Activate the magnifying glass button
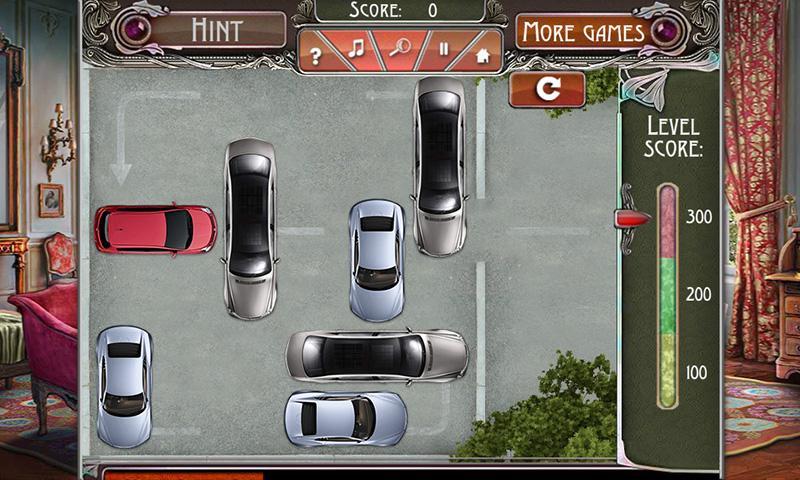This screenshot has width=800, height=480. (400, 50)
